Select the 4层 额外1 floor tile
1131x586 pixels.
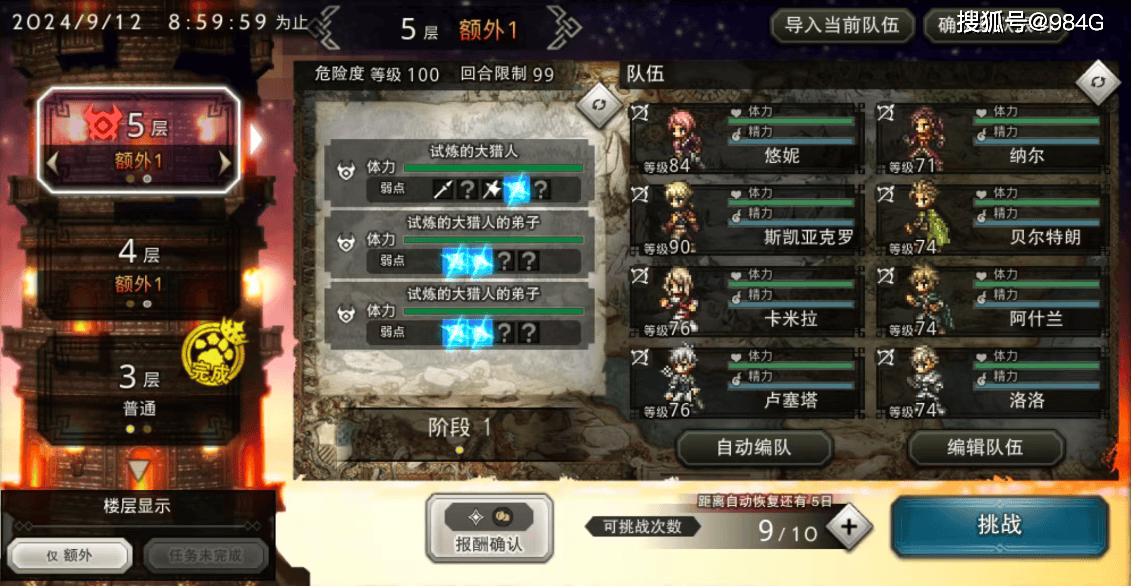[x=139, y=268]
